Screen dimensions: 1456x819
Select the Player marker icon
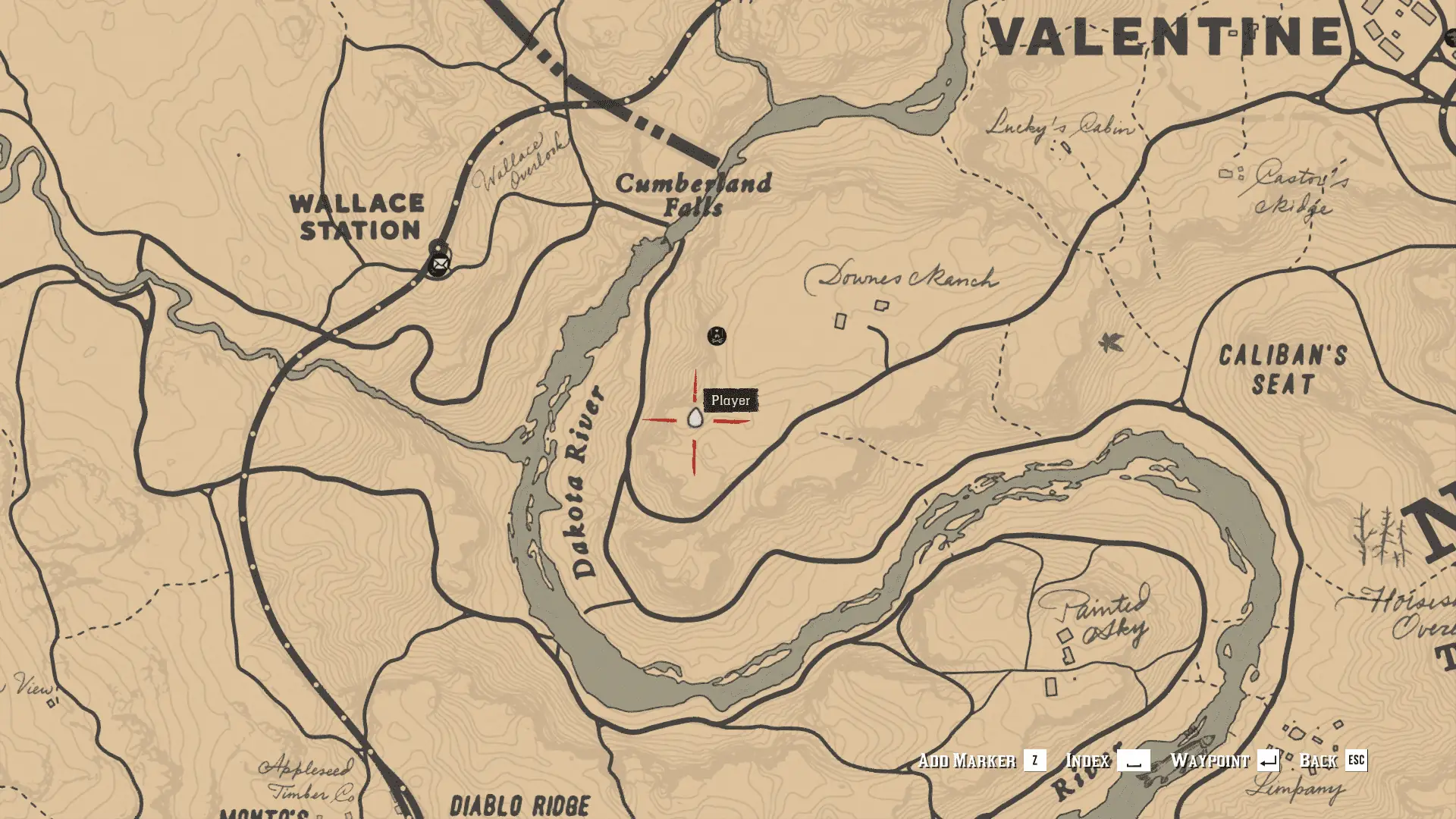(x=695, y=419)
